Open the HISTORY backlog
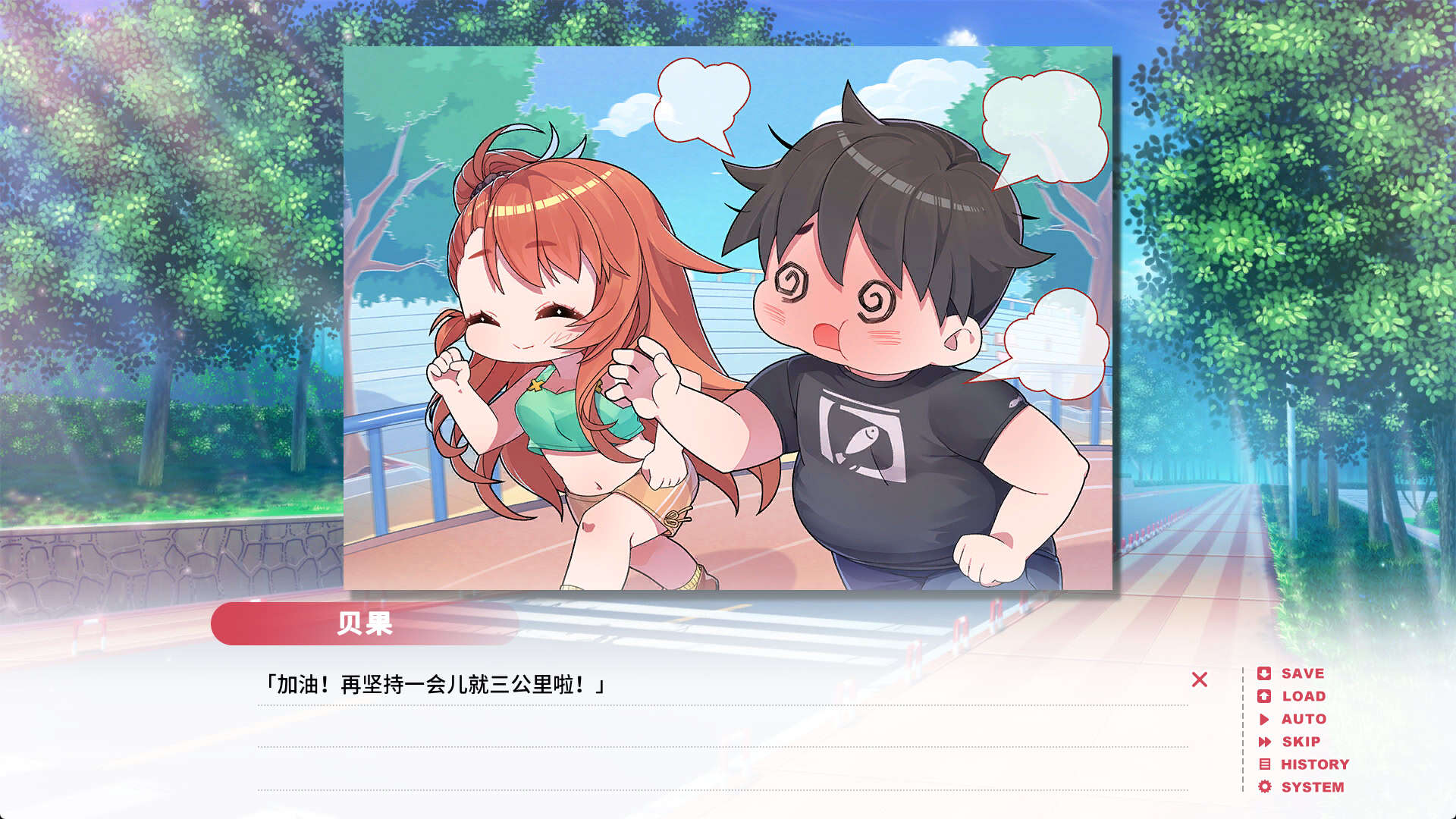1456x819 pixels. 1313,764
